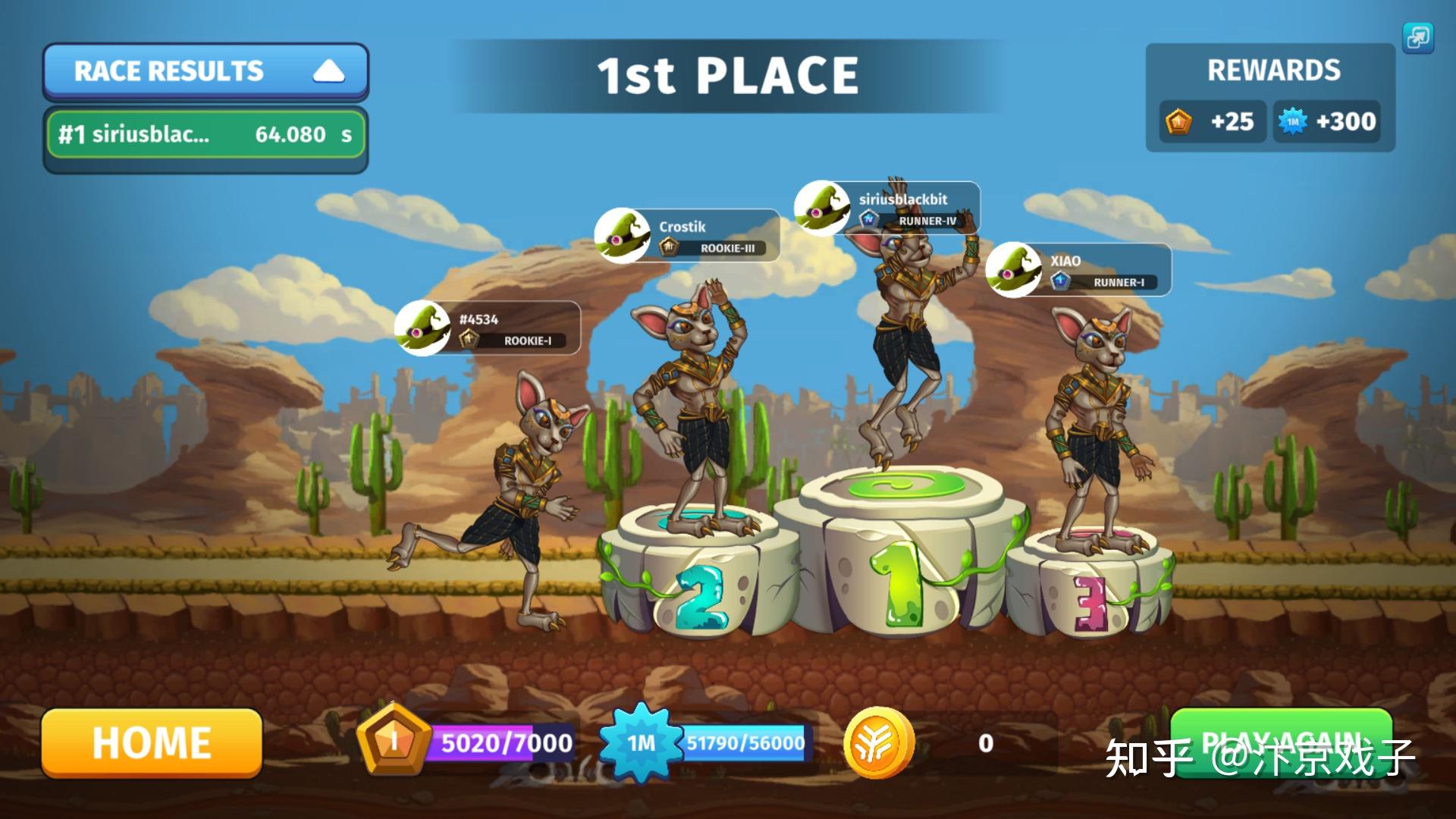Open Crostik's player tag
This screenshot has width=1456, height=819.
click(688, 236)
